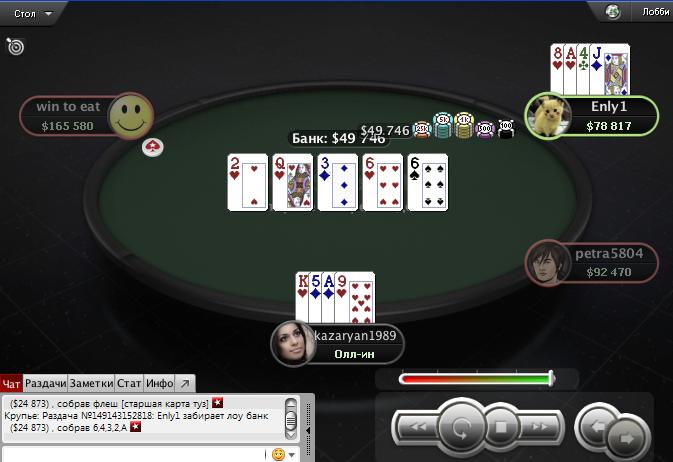Click the chat message input field
The height and width of the screenshot is (462, 673).
(x=135, y=454)
